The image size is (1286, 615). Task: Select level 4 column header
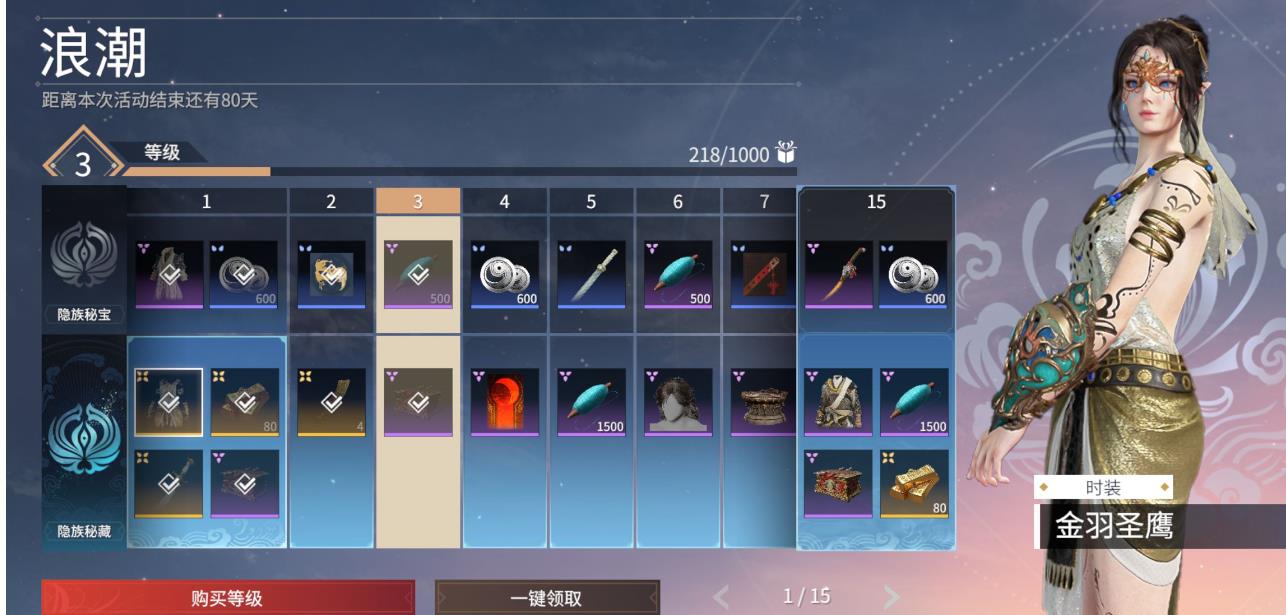[504, 202]
